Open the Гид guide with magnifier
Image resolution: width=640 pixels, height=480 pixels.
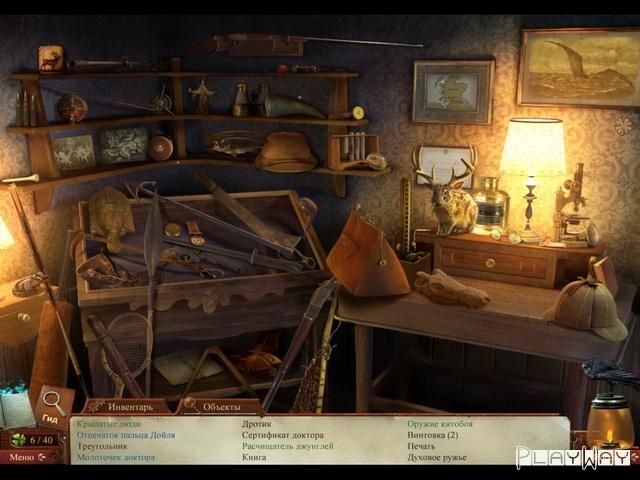[x=52, y=409]
